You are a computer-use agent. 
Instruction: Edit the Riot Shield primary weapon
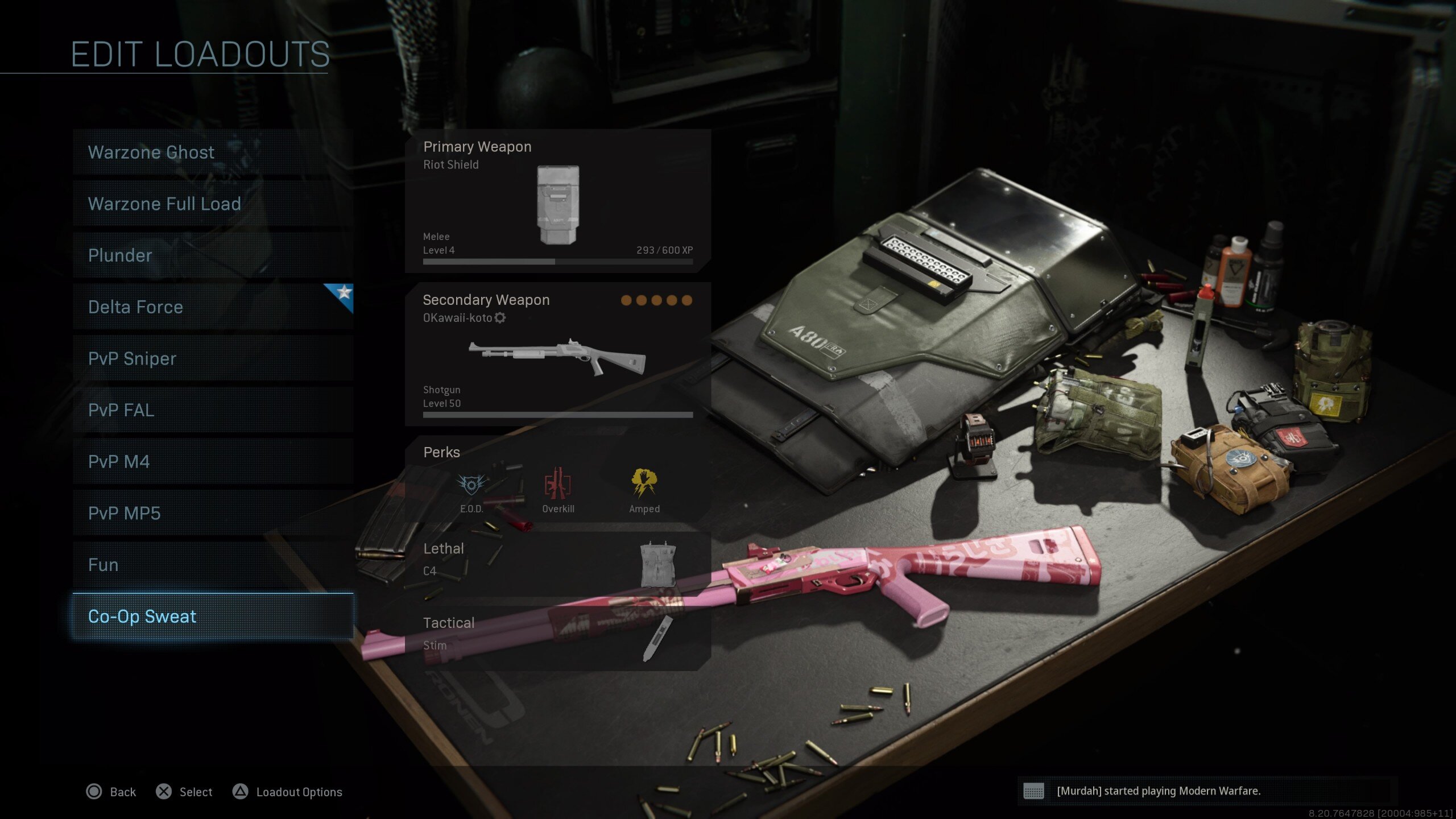pos(557,201)
